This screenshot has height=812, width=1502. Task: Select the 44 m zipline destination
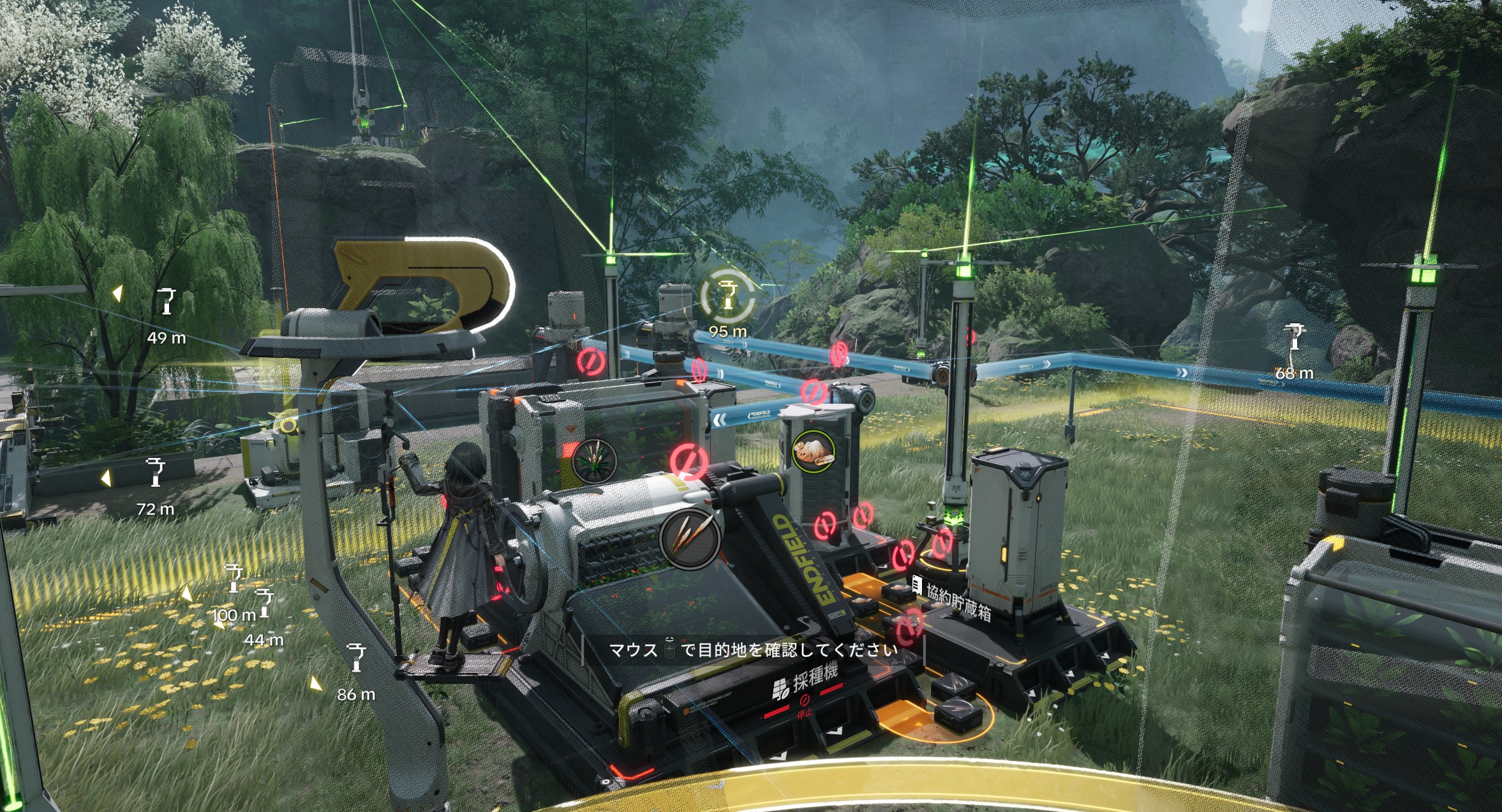coord(264,603)
